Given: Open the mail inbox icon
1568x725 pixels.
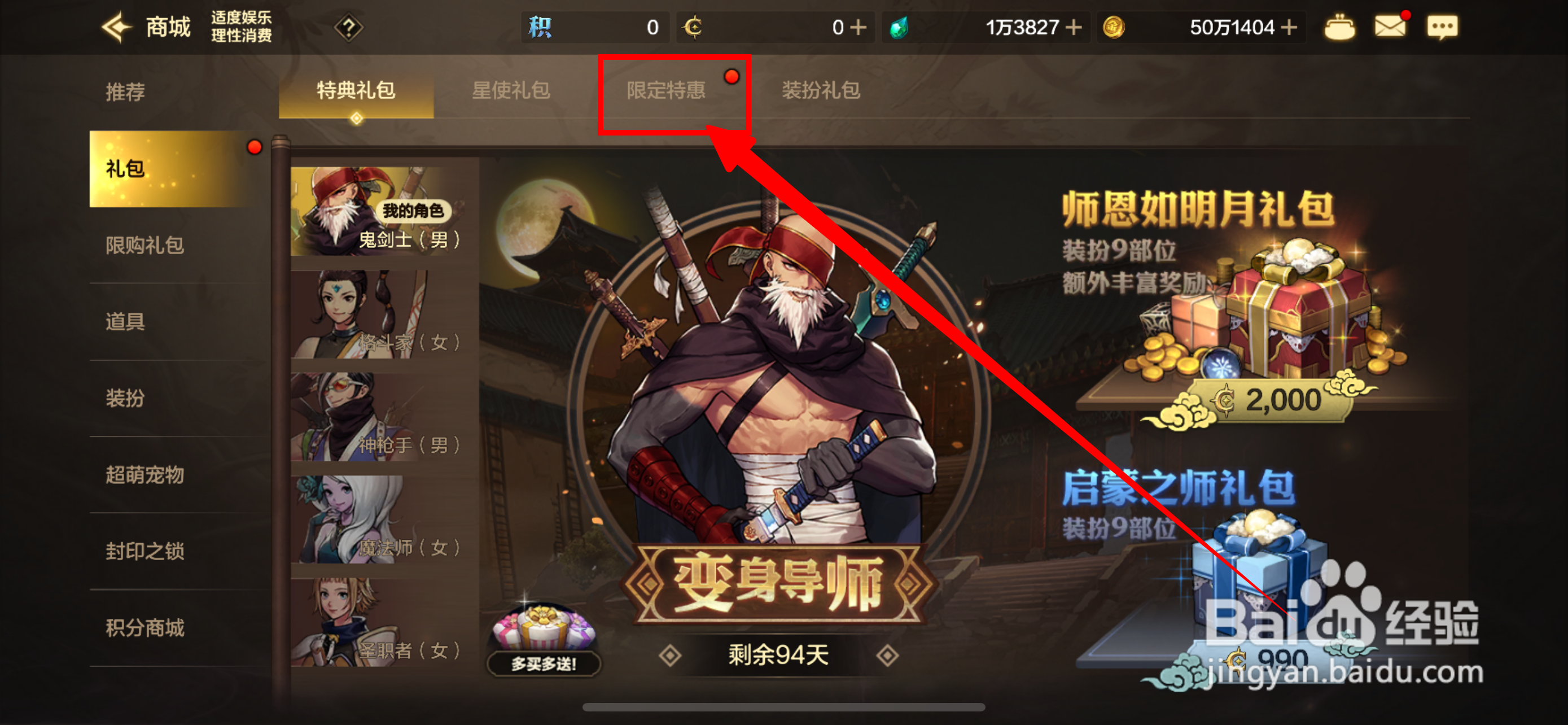Looking at the screenshot, I should [x=1391, y=27].
